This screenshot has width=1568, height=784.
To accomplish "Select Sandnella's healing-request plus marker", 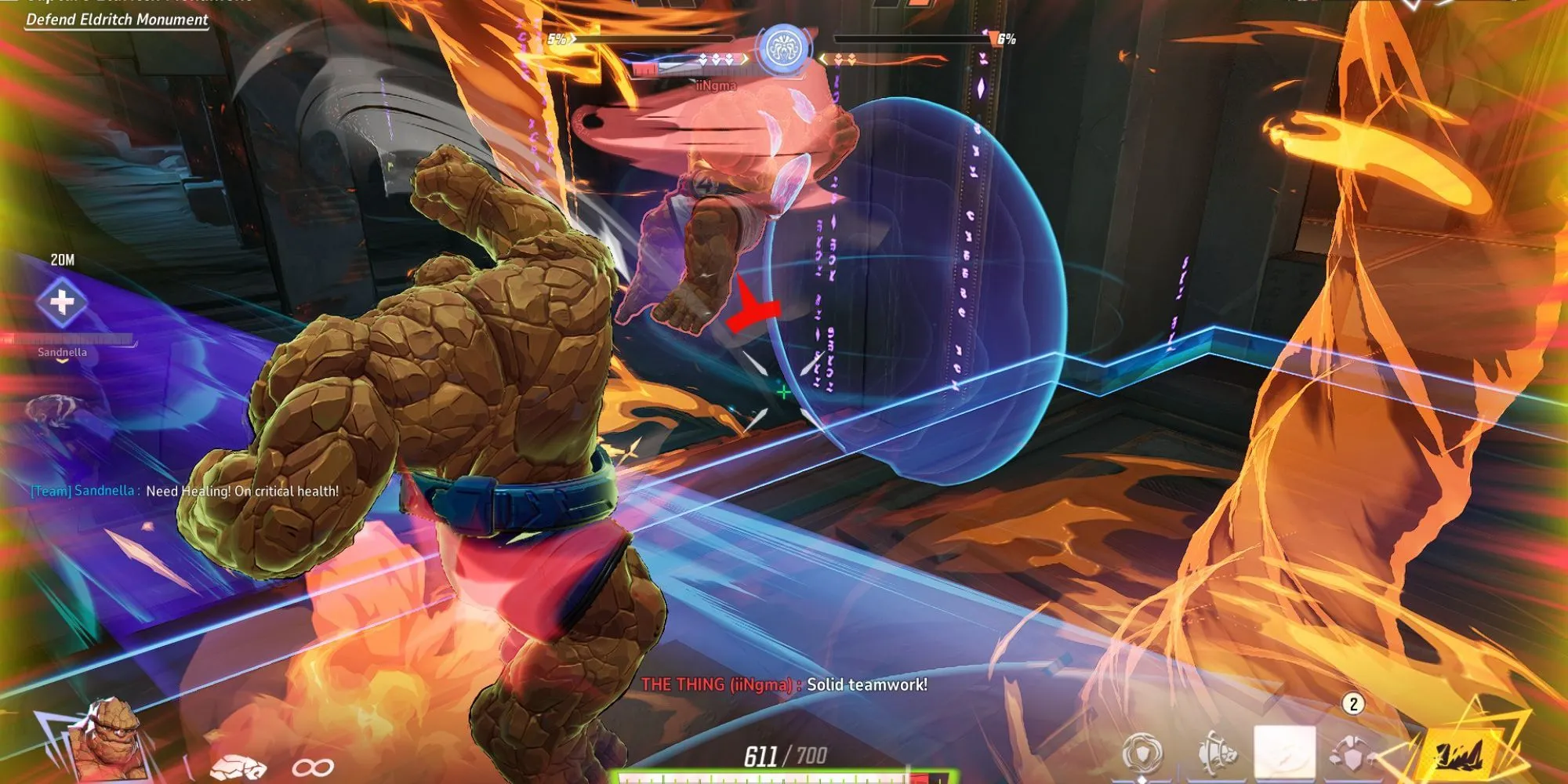I will click(62, 302).
